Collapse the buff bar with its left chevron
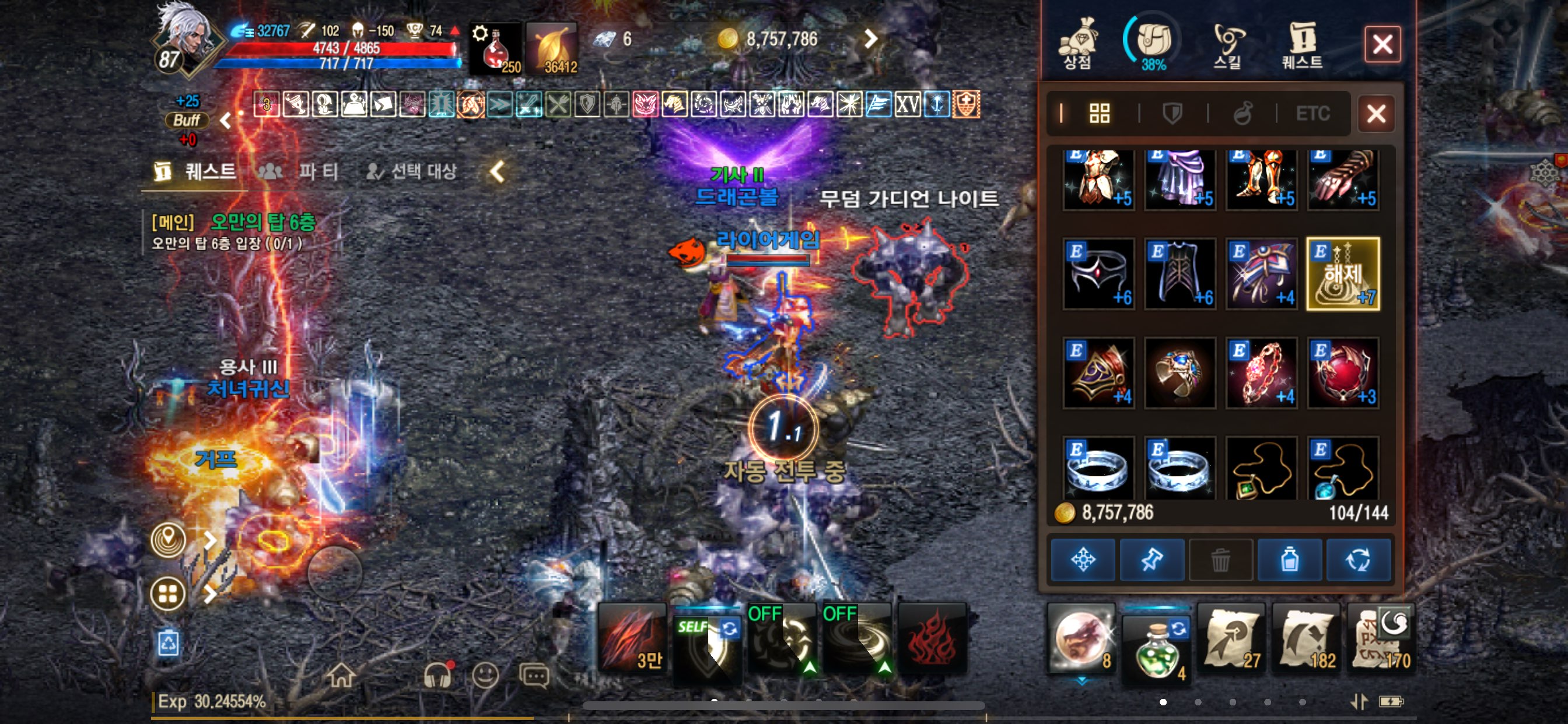Viewport: 1568px width, 724px height. tap(226, 120)
